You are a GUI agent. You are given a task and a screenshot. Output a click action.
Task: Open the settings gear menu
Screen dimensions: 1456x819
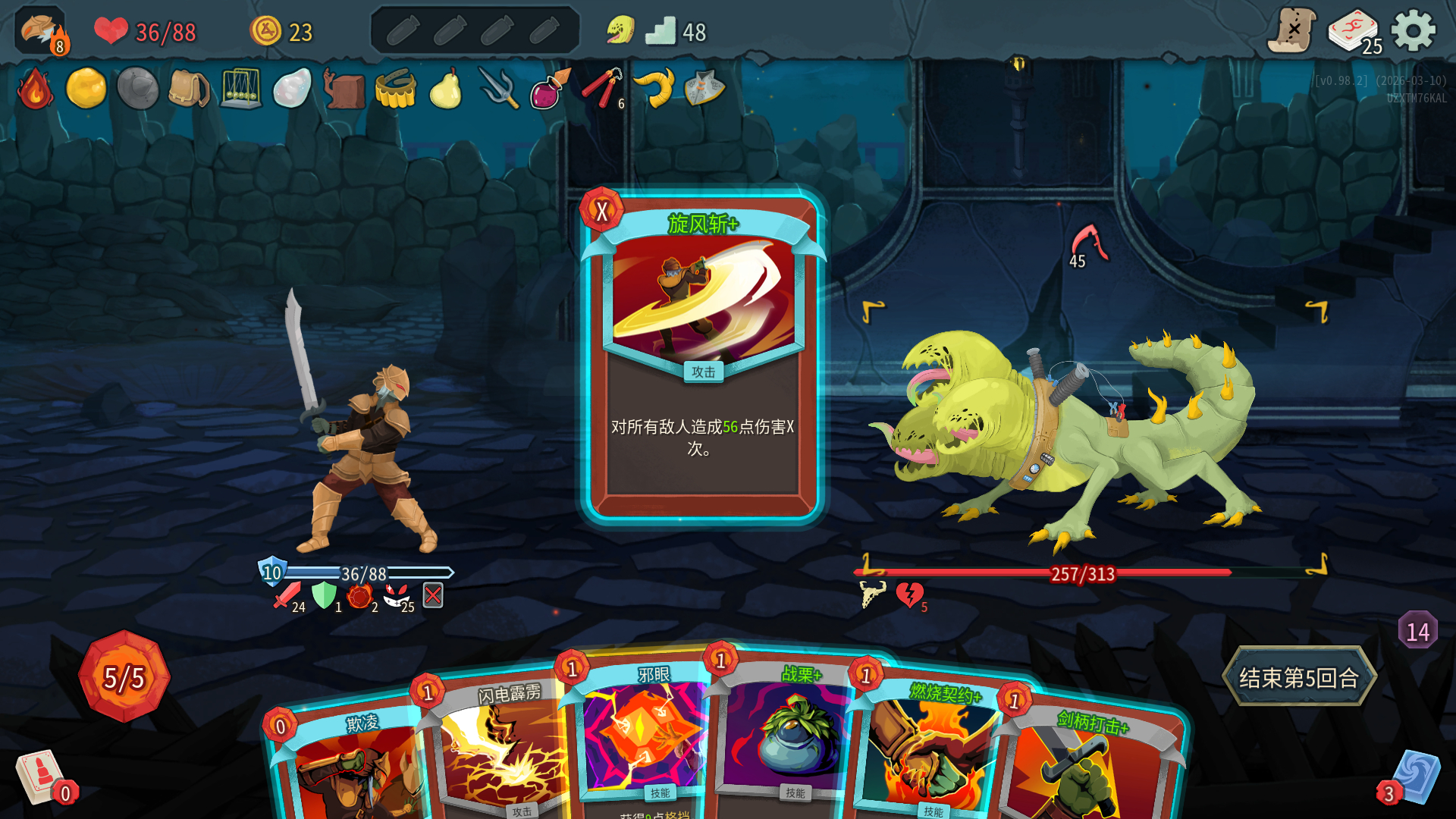pyautogui.click(x=1414, y=32)
